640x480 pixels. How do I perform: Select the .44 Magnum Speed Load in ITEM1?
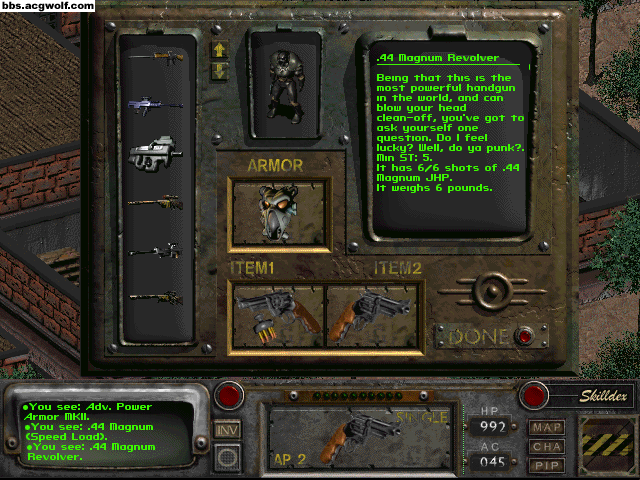278,313
